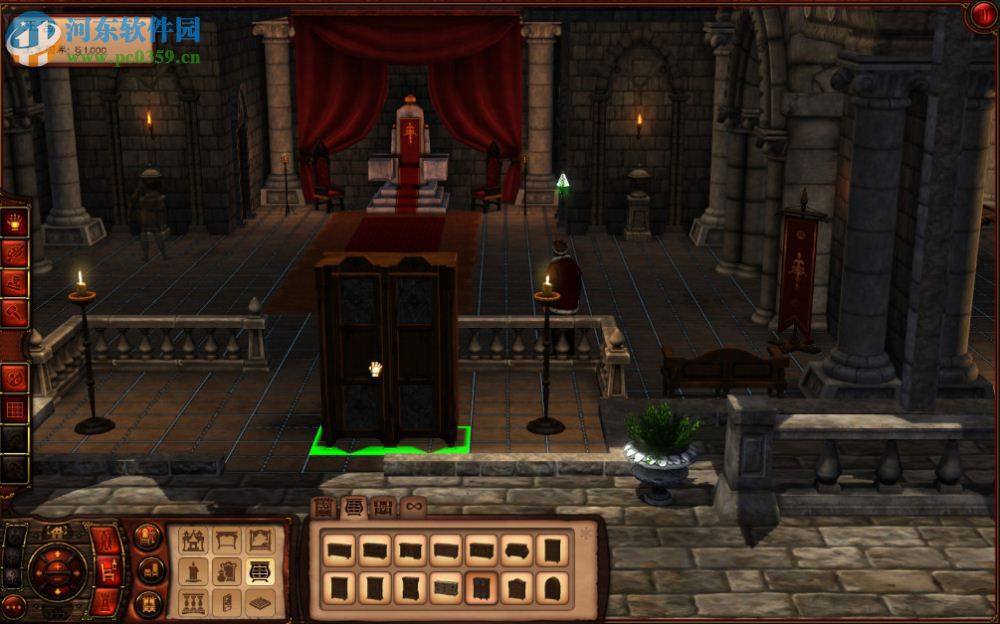This screenshot has width=1000, height=624.
Task: Pick the arched-top cabinet in the catalog
Action: pos(552,588)
